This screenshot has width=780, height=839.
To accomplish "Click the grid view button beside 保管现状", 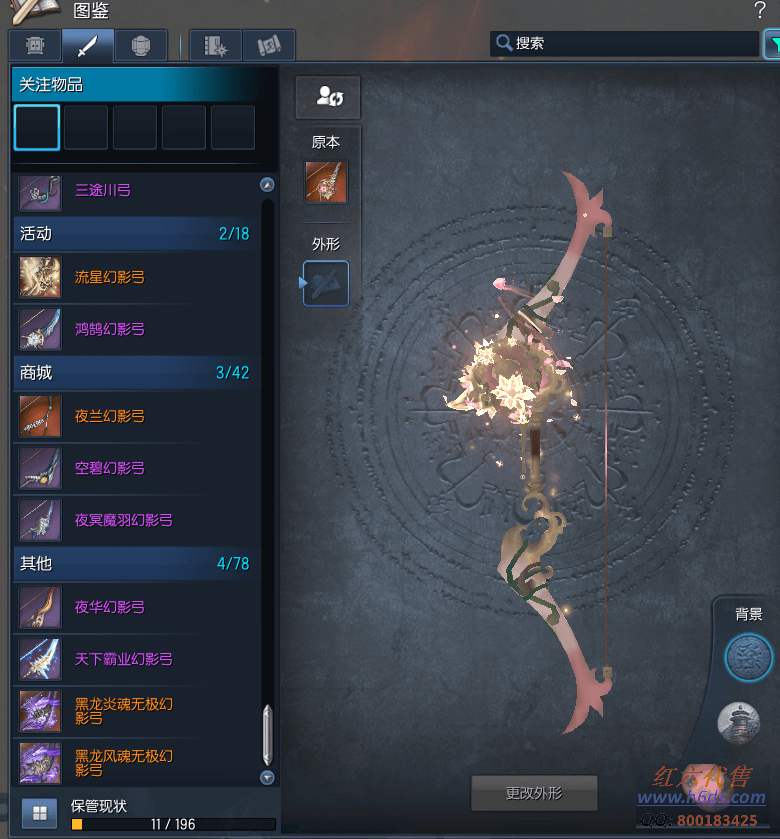I will coord(40,812).
